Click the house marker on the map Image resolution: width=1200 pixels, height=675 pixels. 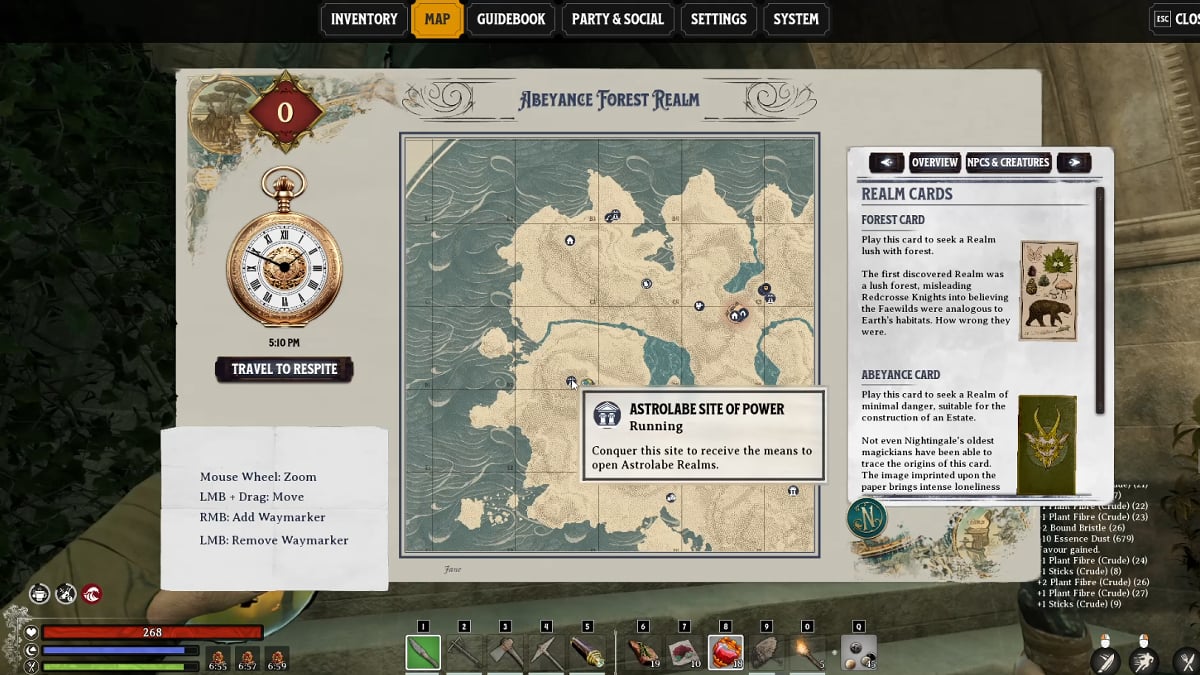tap(570, 240)
